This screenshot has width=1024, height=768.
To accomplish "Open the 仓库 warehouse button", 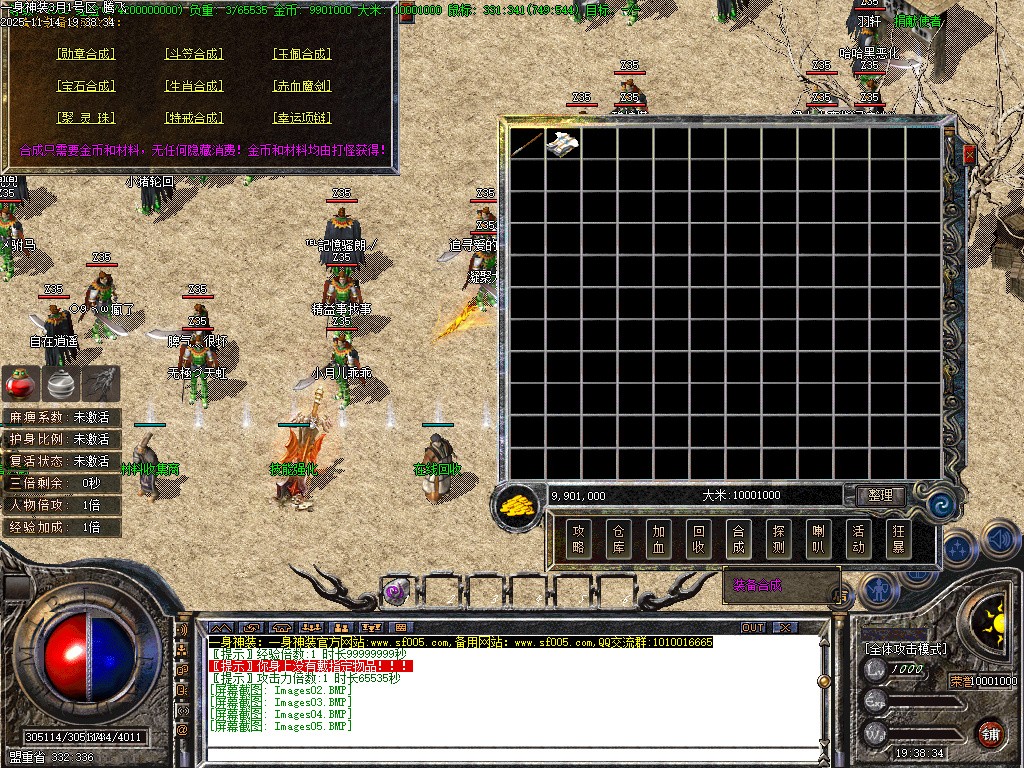I will point(619,540).
